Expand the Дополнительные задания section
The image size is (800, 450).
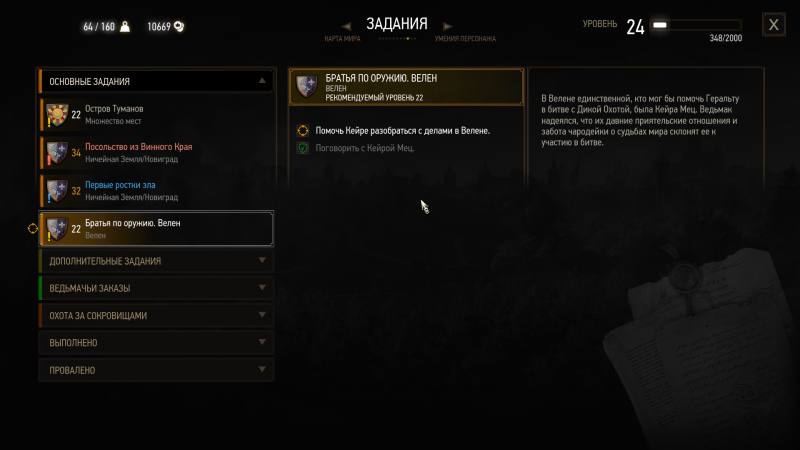click(155, 261)
